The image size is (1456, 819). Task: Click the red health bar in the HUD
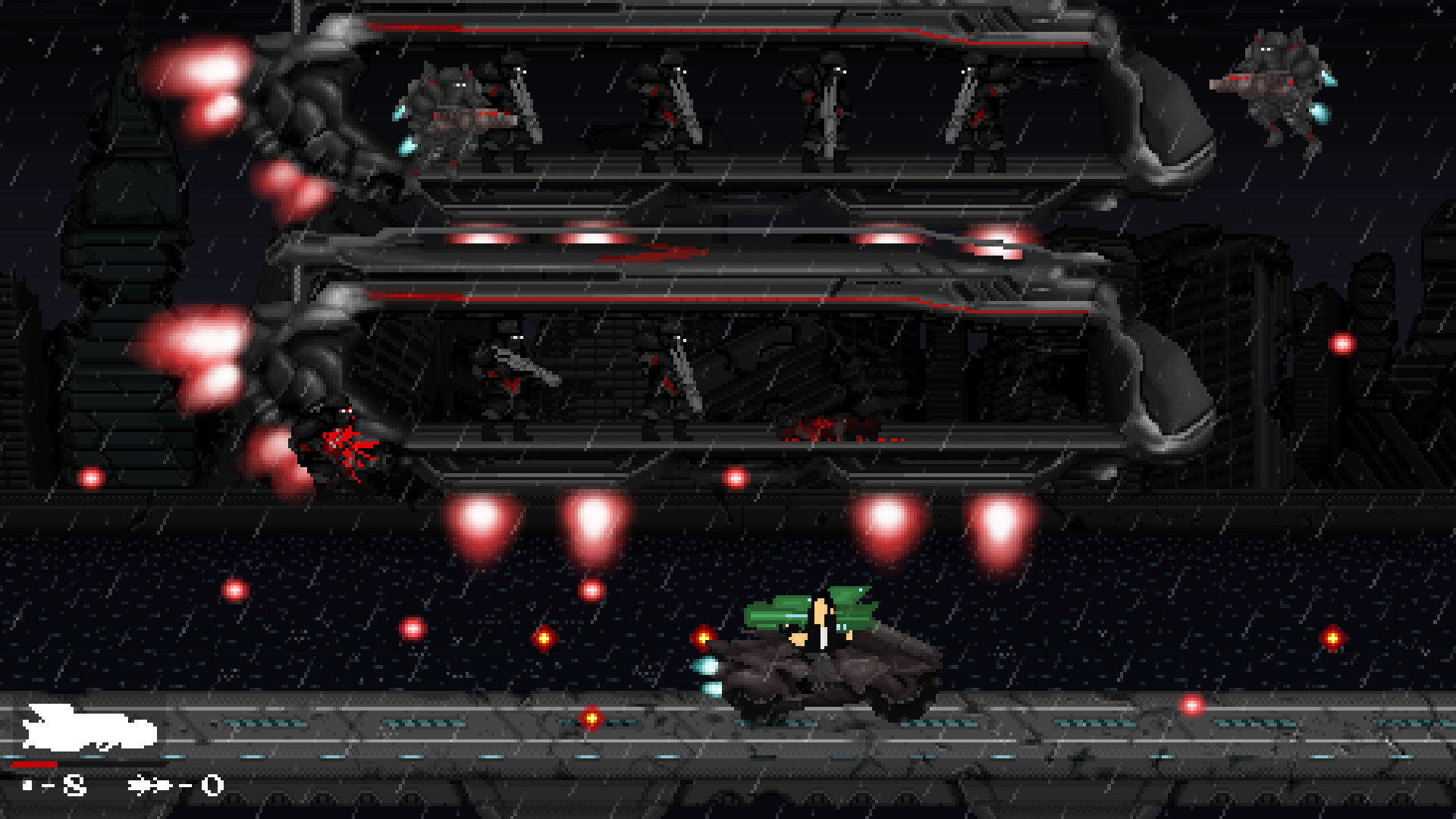(x=38, y=764)
